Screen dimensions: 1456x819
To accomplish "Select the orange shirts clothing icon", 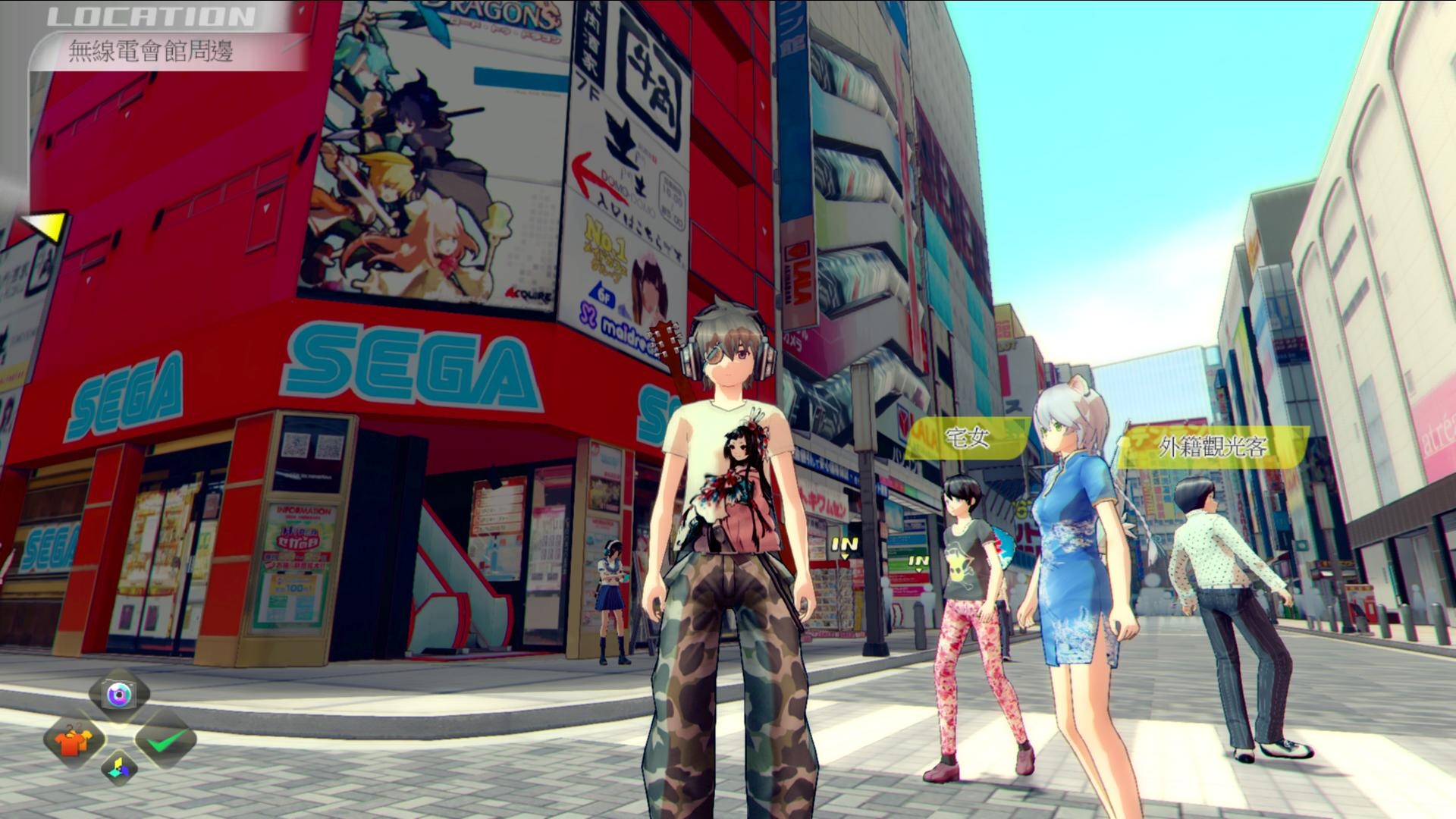I will [74, 740].
